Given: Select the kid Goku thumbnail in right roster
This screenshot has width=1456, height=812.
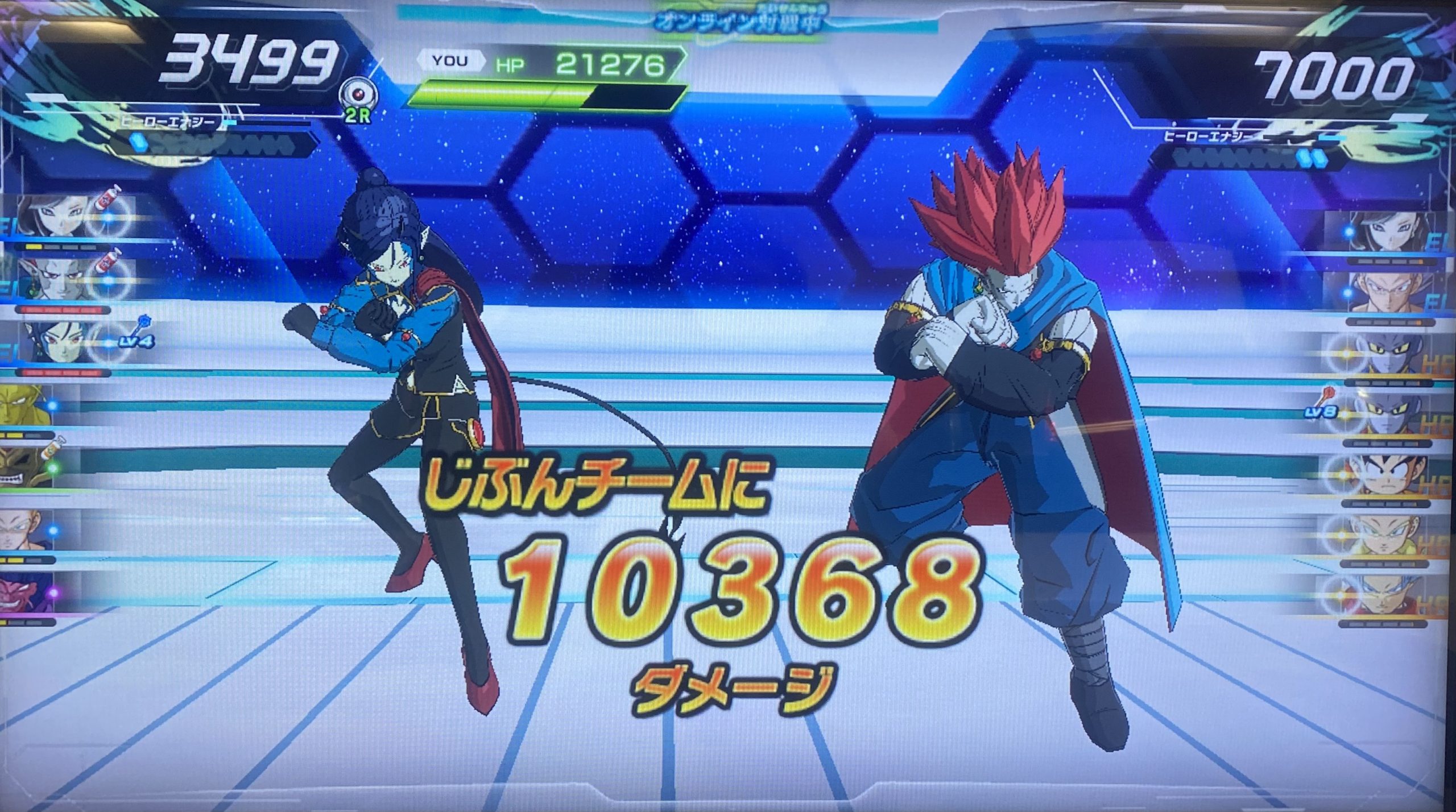Looking at the screenshot, I should tap(1389, 475).
